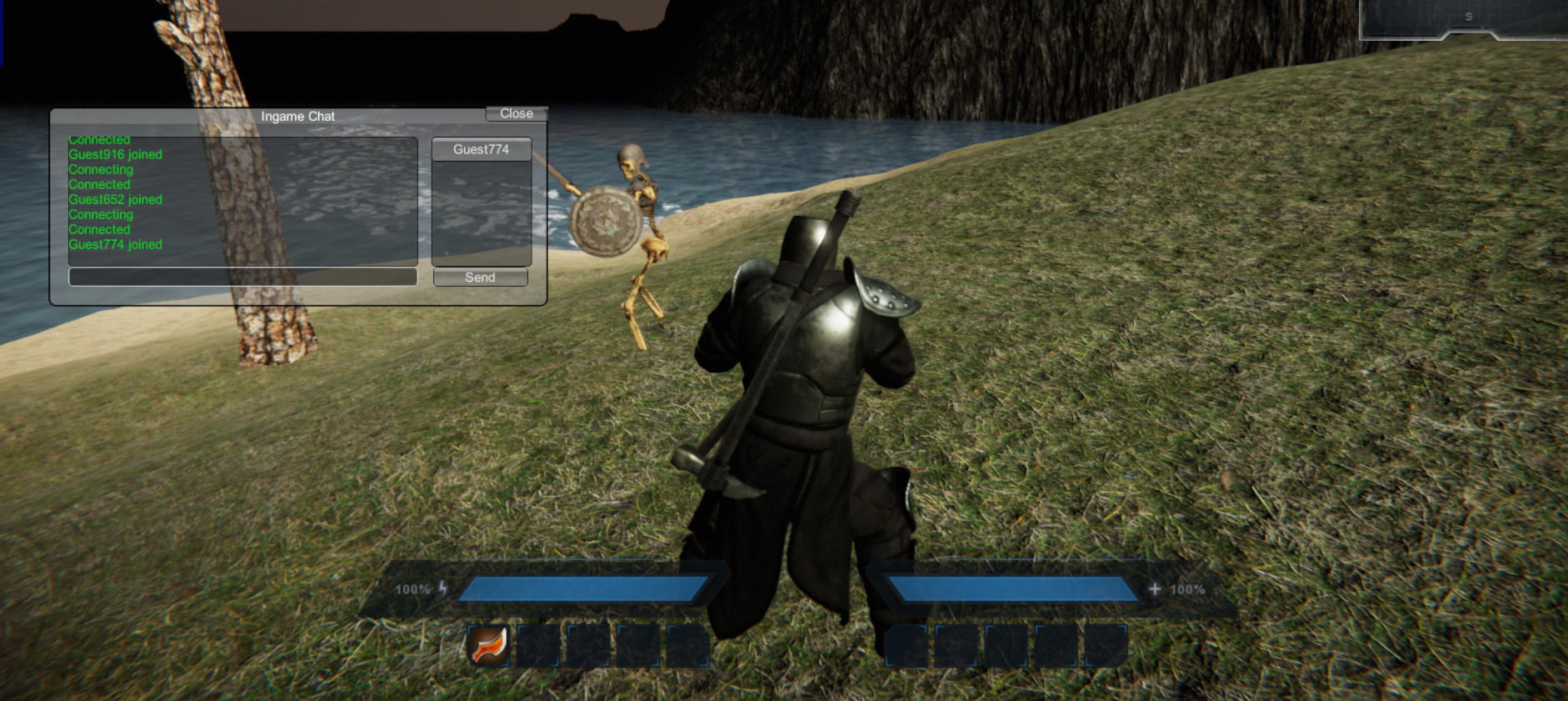
Task: Click inside the chat log panel
Action: pyautogui.click(x=242, y=200)
